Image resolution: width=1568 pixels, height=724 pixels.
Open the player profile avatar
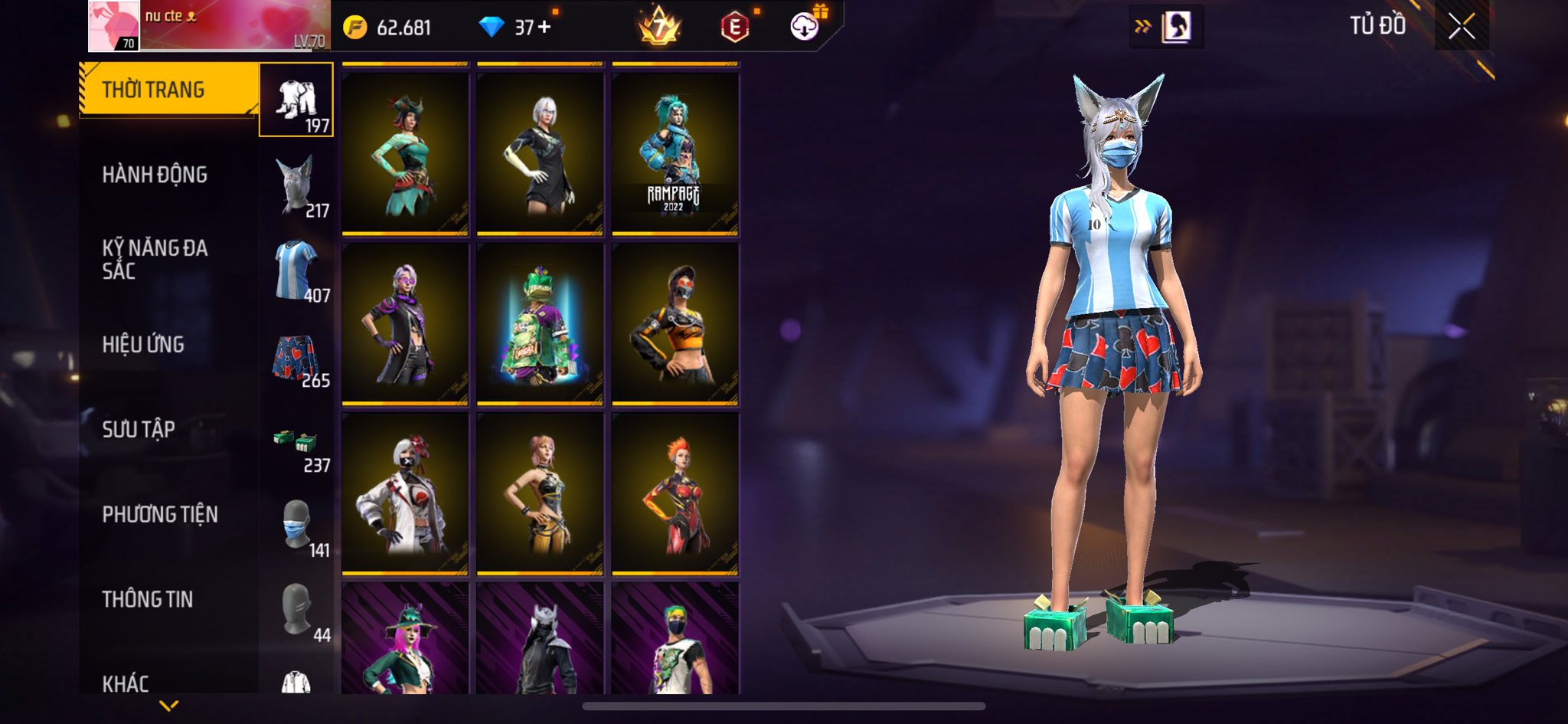(x=114, y=26)
